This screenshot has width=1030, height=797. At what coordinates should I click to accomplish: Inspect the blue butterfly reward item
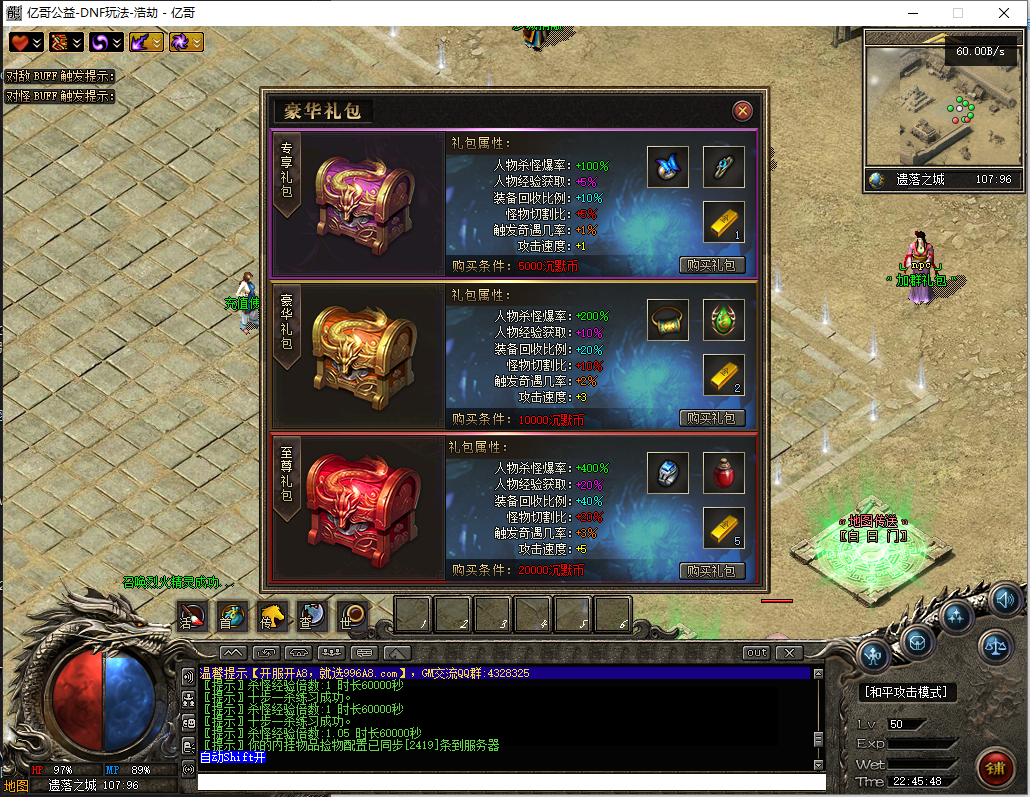(667, 167)
